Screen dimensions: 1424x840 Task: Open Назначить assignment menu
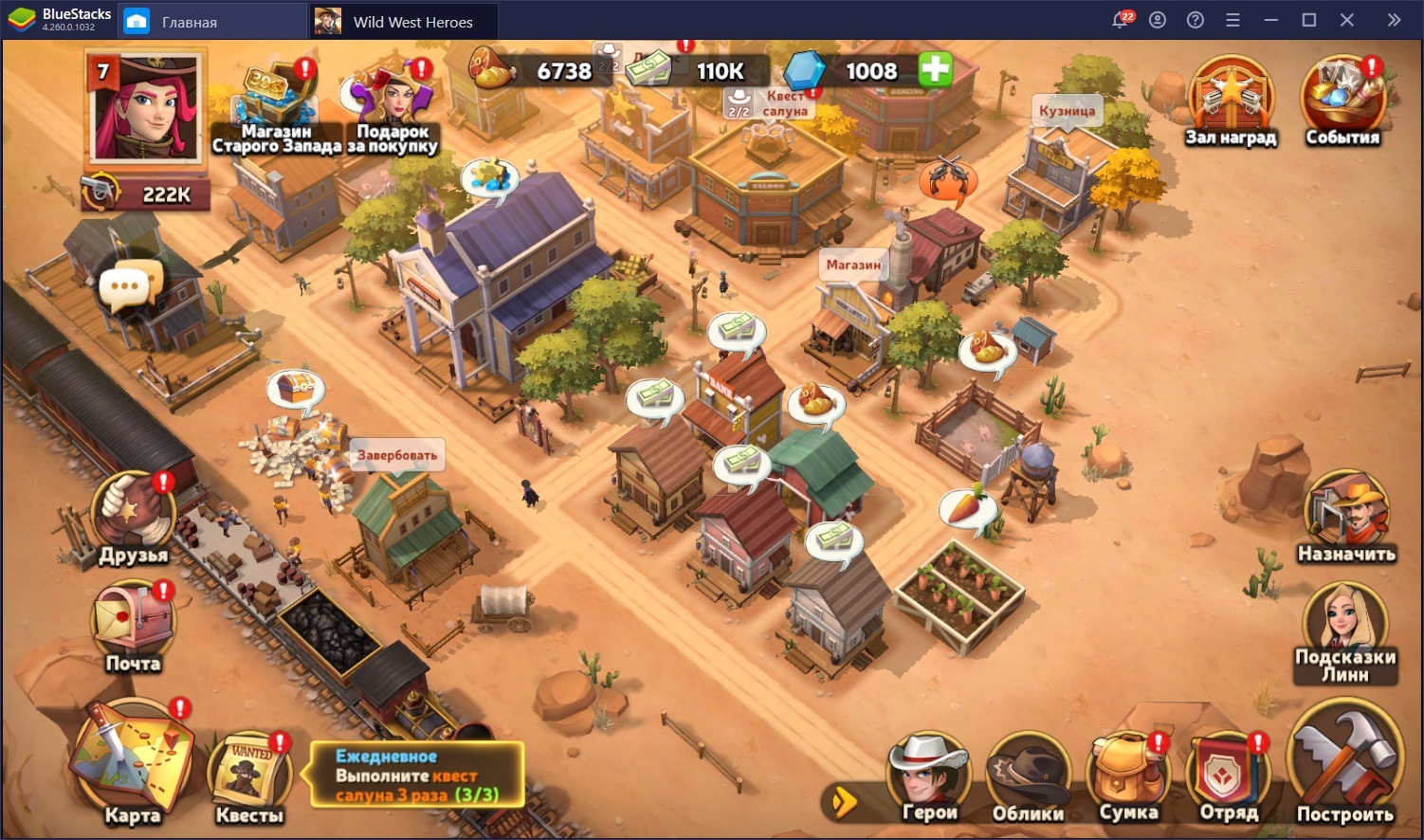point(1346,518)
